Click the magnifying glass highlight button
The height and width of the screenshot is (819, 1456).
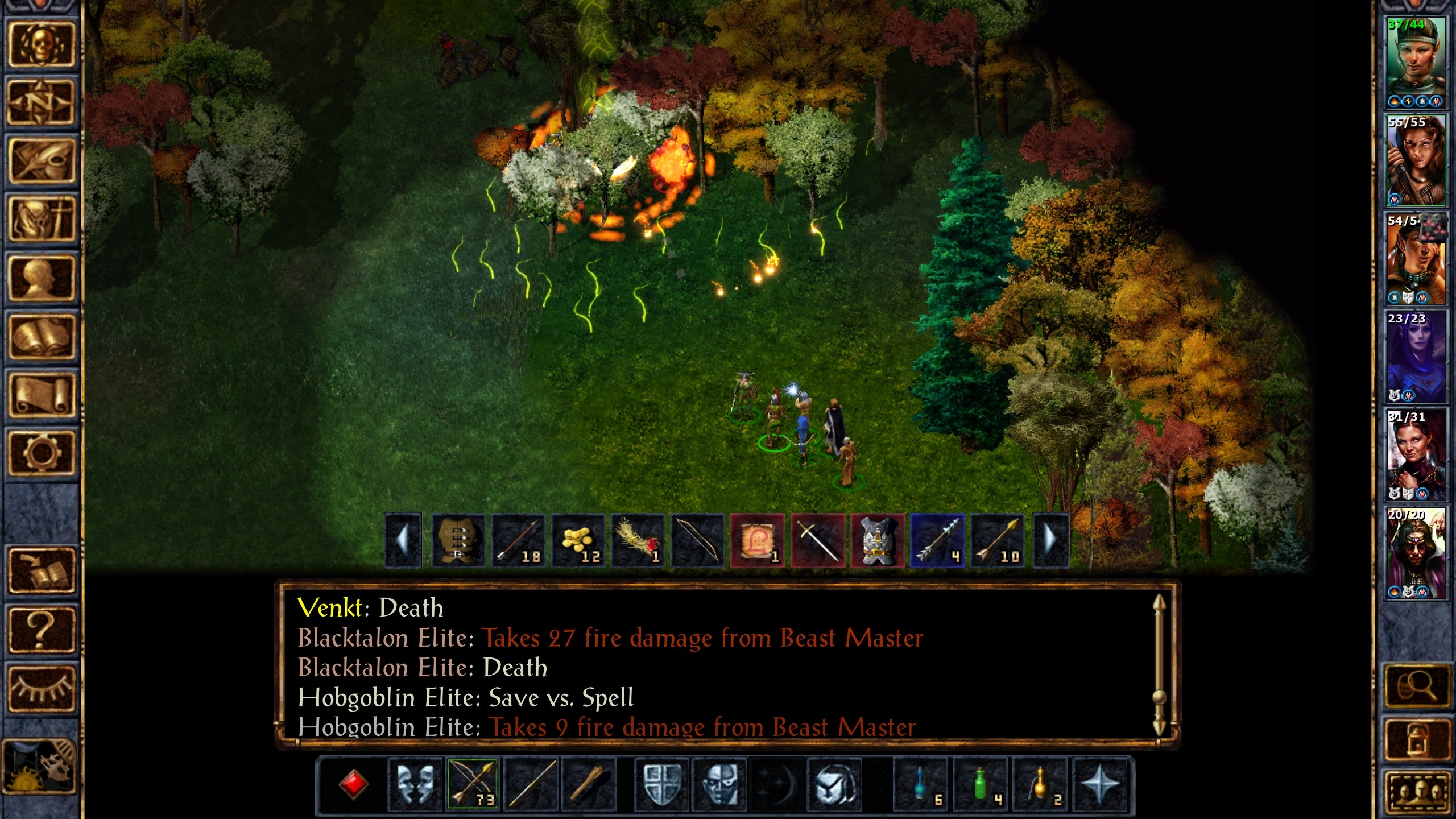coord(1416,686)
